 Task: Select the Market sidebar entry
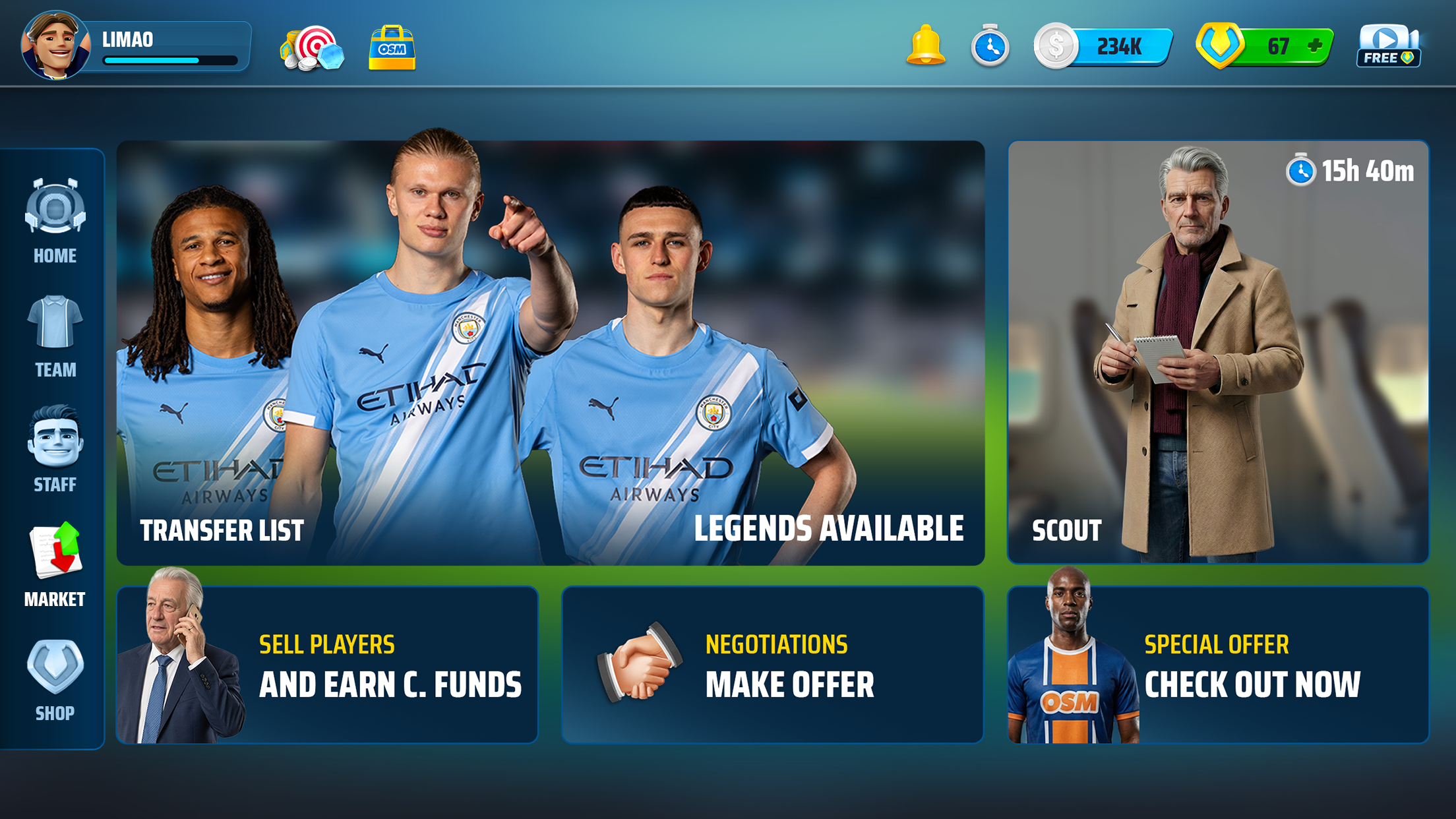[x=55, y=565]
